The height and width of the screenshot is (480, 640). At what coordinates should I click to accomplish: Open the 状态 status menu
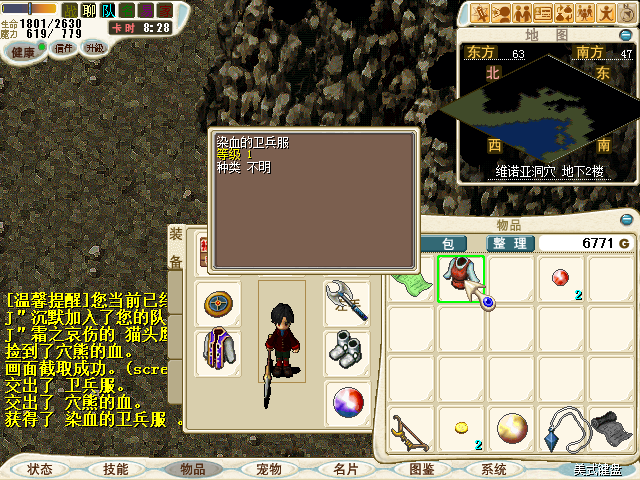point(40,468)
